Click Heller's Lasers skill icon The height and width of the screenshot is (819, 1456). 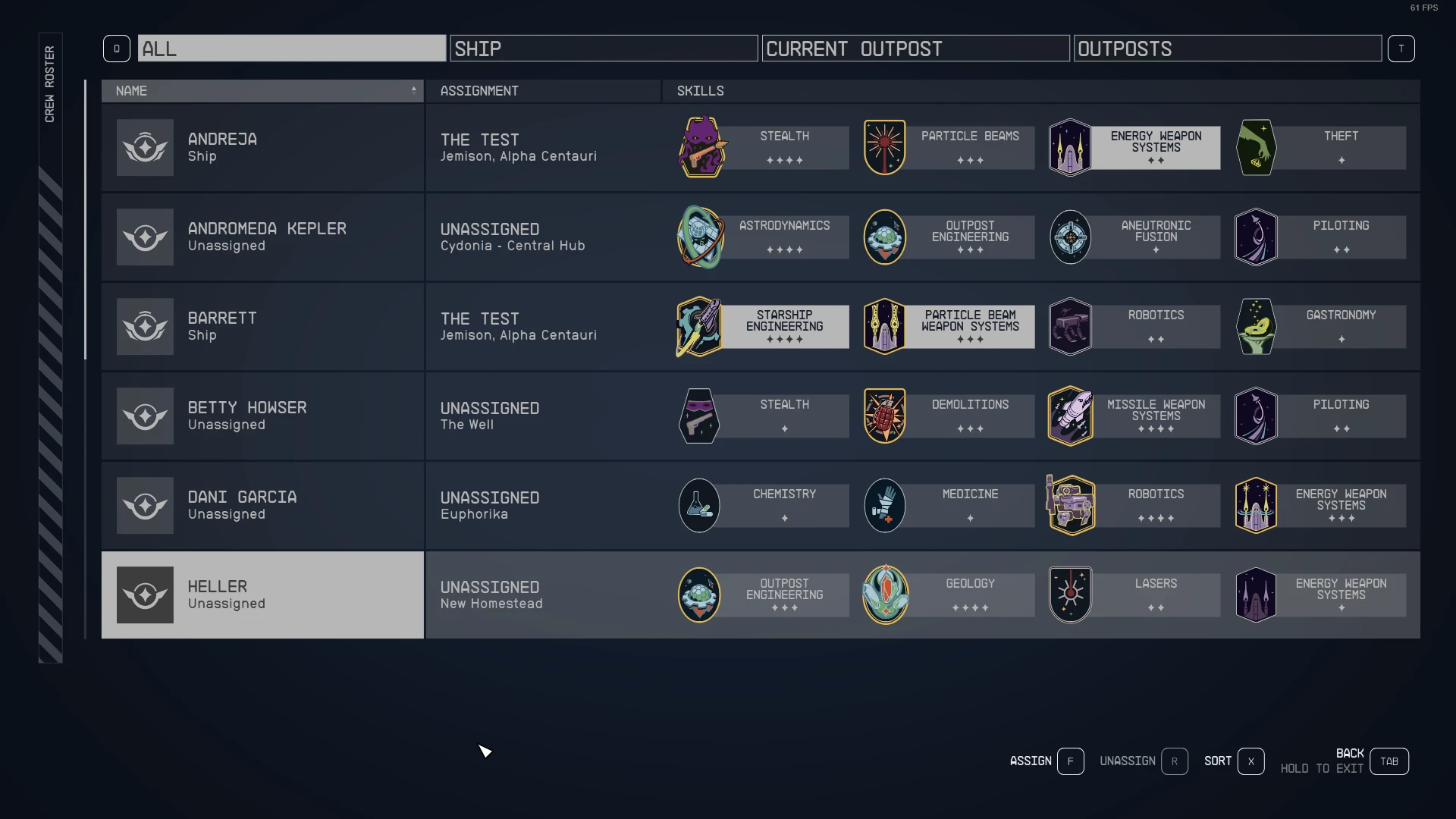point(1070,595)
